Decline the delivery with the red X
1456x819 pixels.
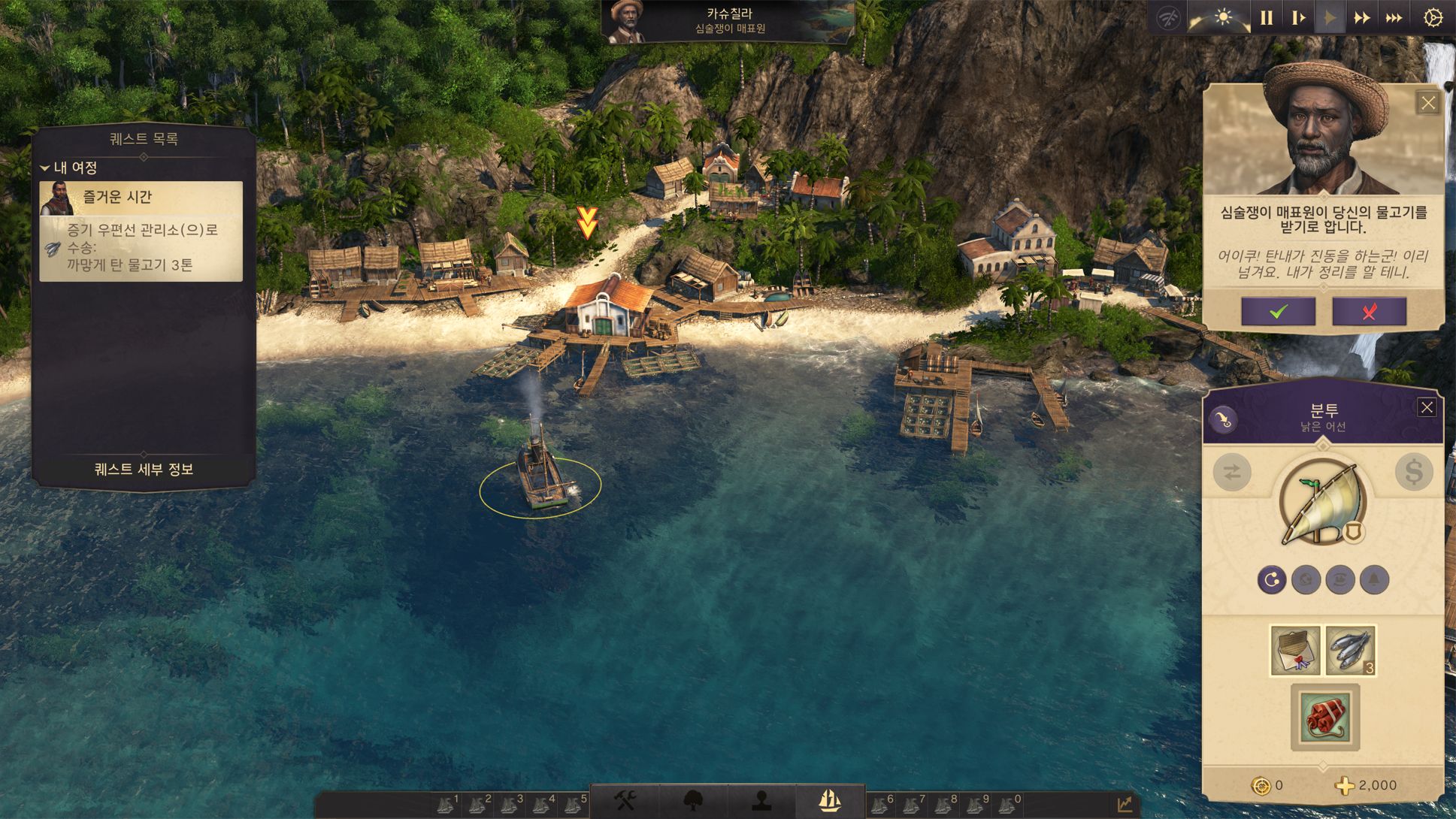click(1369, 311)
